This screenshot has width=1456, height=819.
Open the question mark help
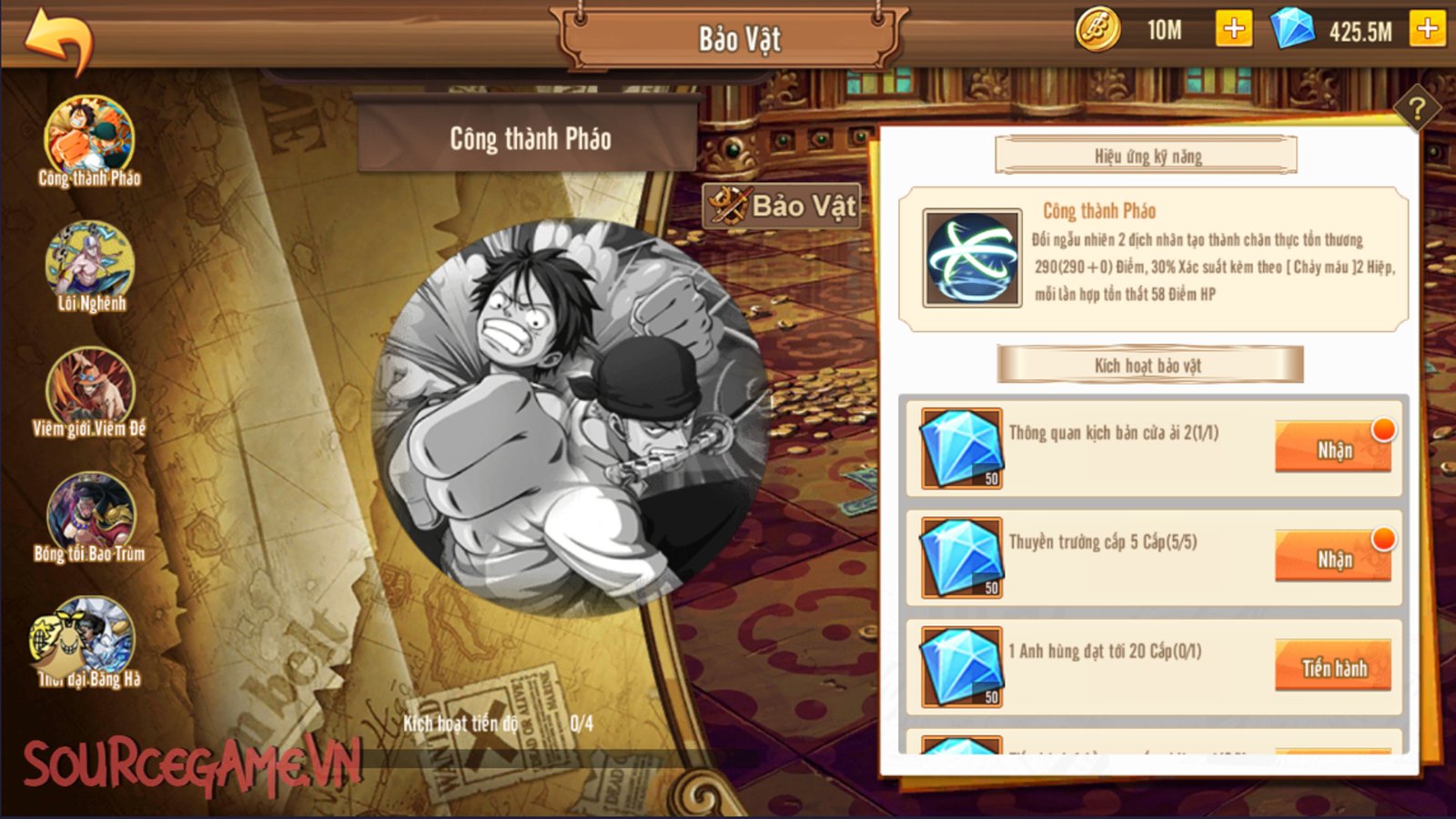coord(1416,110)
